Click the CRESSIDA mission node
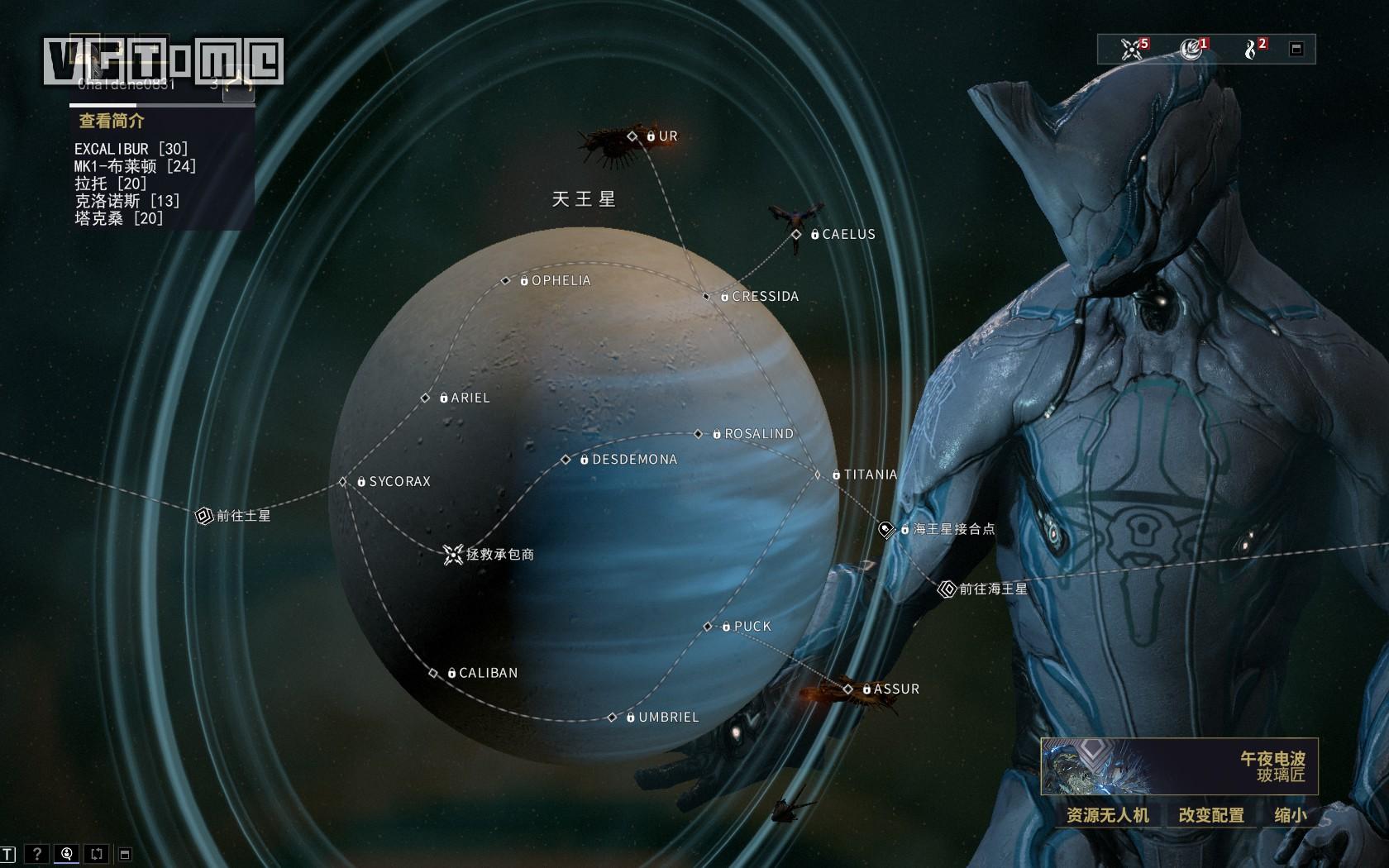Image resolution: width=1389 pixels, height=868 pixels. pos(707,297)
